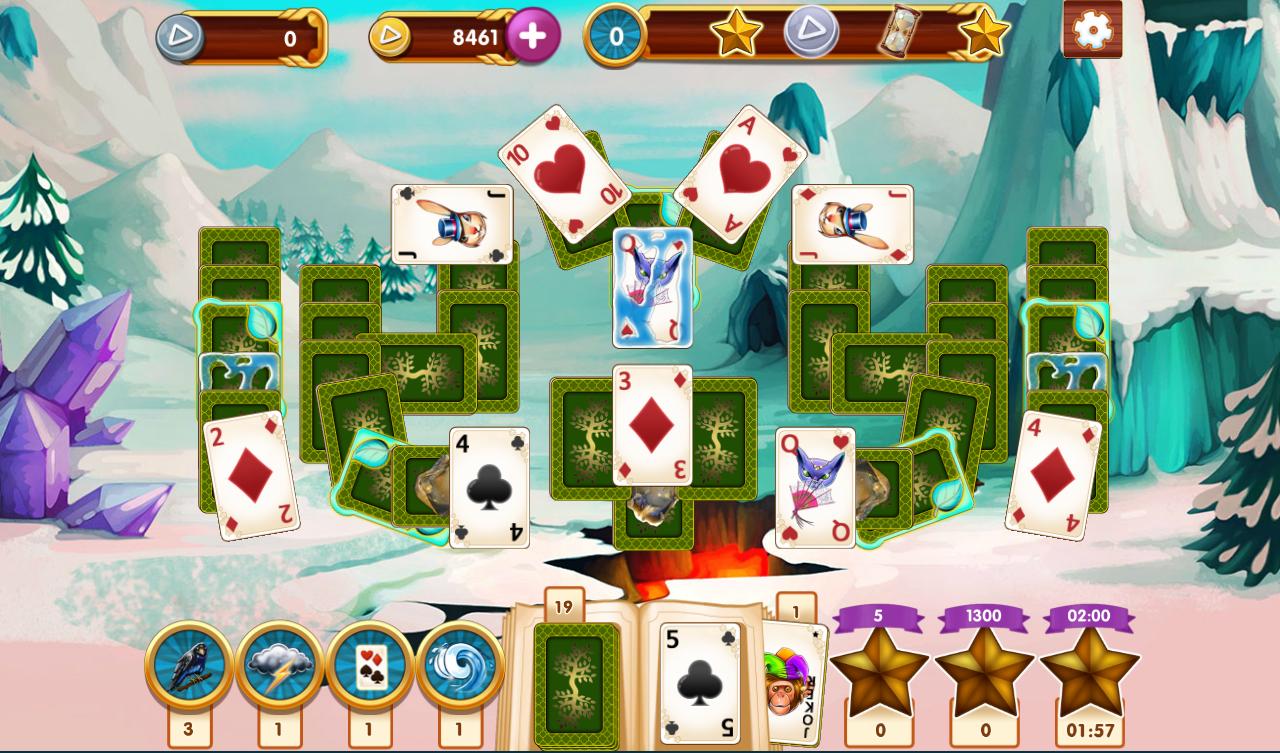Tap the gold coin play button
The width and height of the screenshot is (1280, 753).
click(x=389, y=36)
